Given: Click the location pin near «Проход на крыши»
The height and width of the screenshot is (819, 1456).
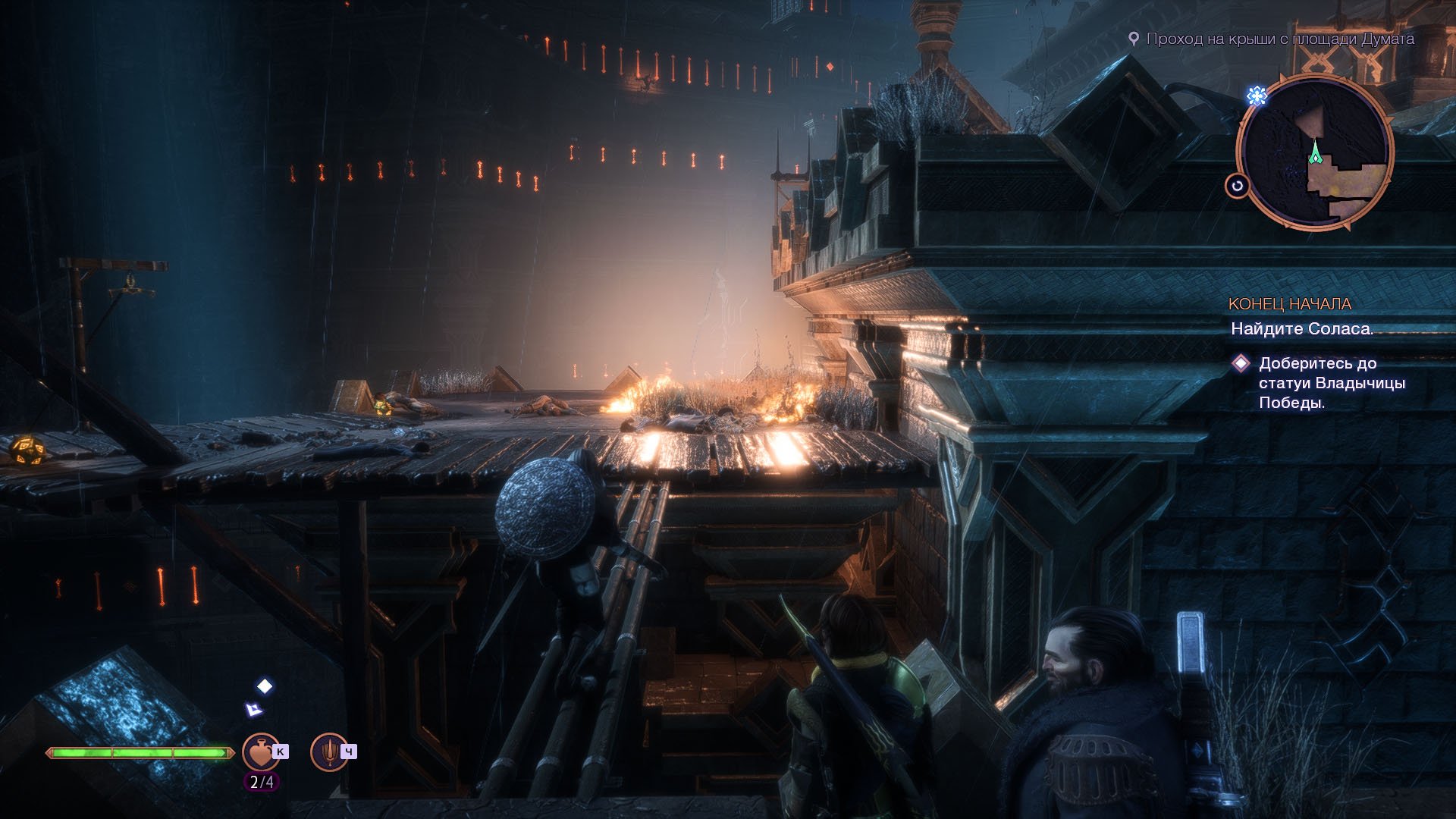Looking at the screenshot, I should [x=1134, y=39].
